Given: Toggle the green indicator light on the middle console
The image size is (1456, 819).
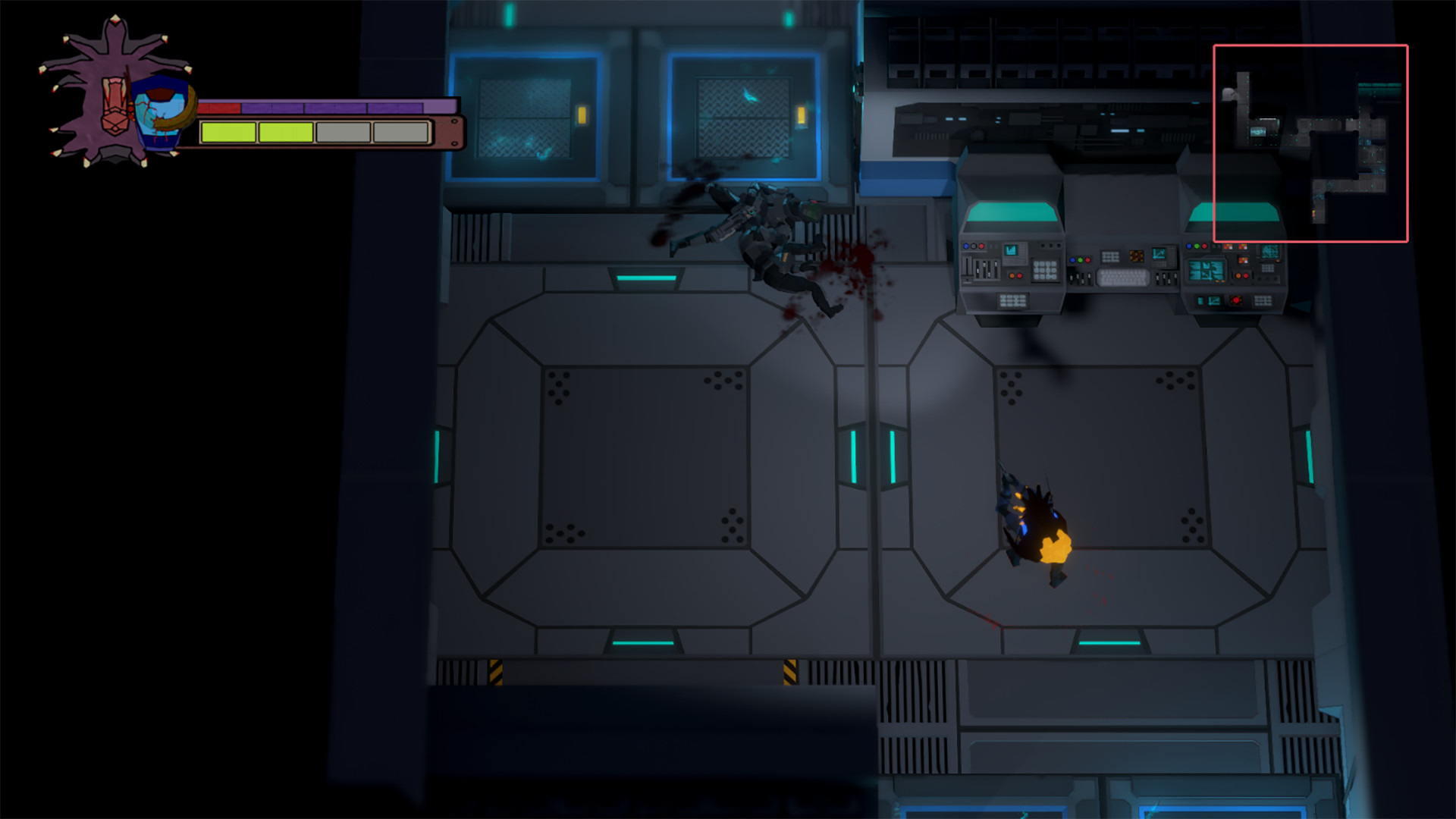Looking at the screenshot, I should 1081,260.
